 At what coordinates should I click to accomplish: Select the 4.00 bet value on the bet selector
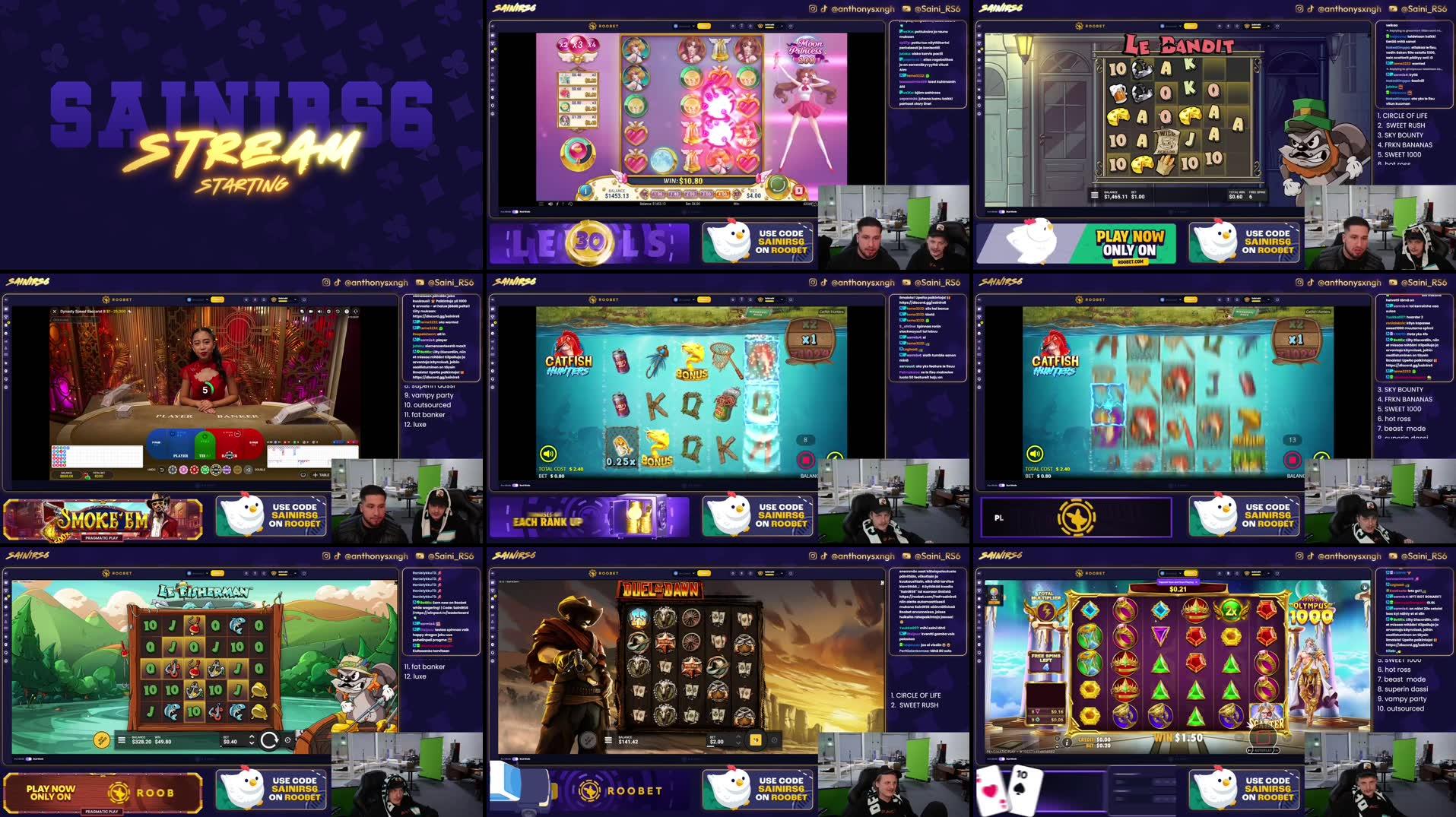click(723, 195)
